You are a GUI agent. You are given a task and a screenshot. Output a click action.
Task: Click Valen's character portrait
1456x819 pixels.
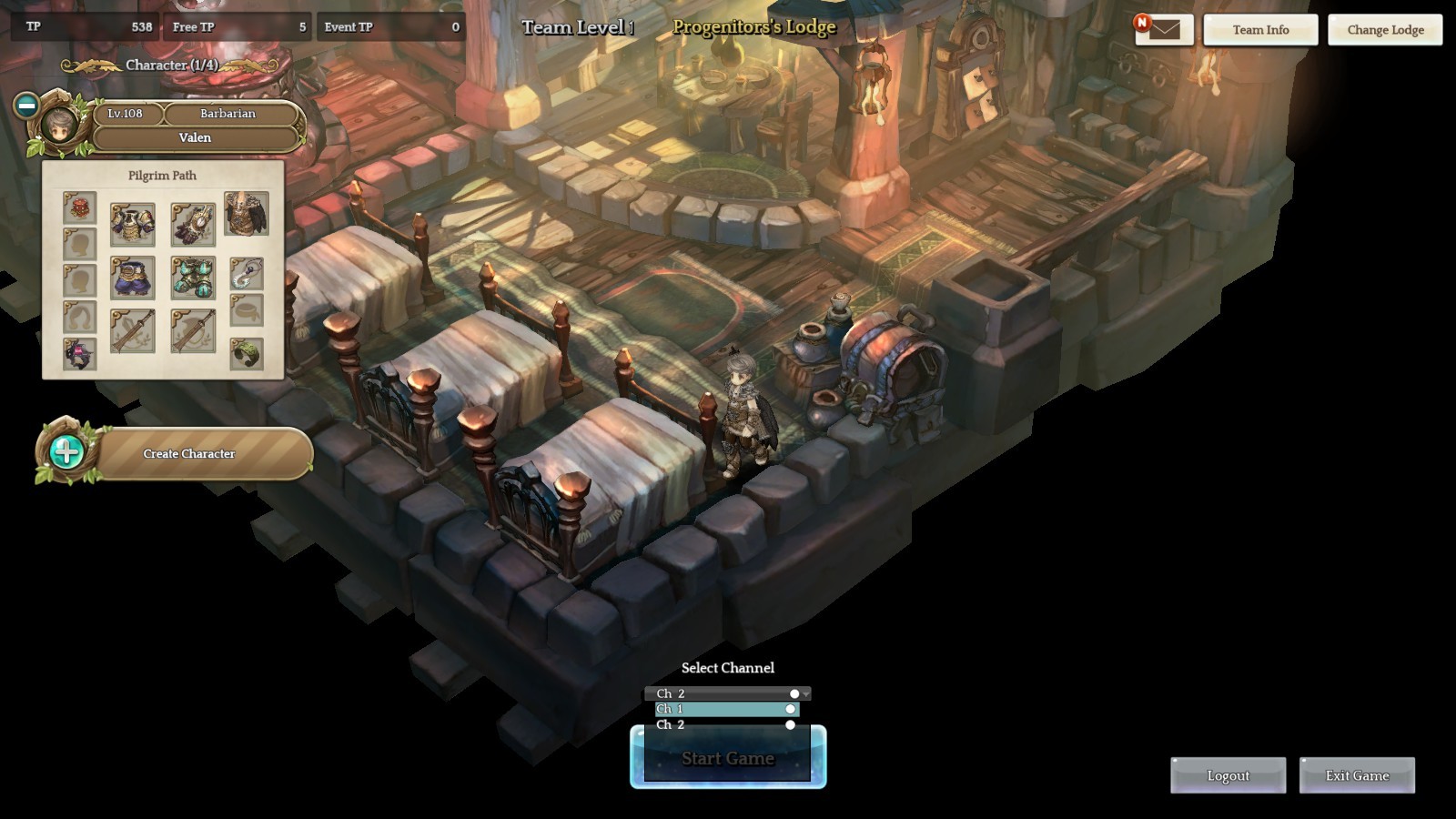pos(61,124)
